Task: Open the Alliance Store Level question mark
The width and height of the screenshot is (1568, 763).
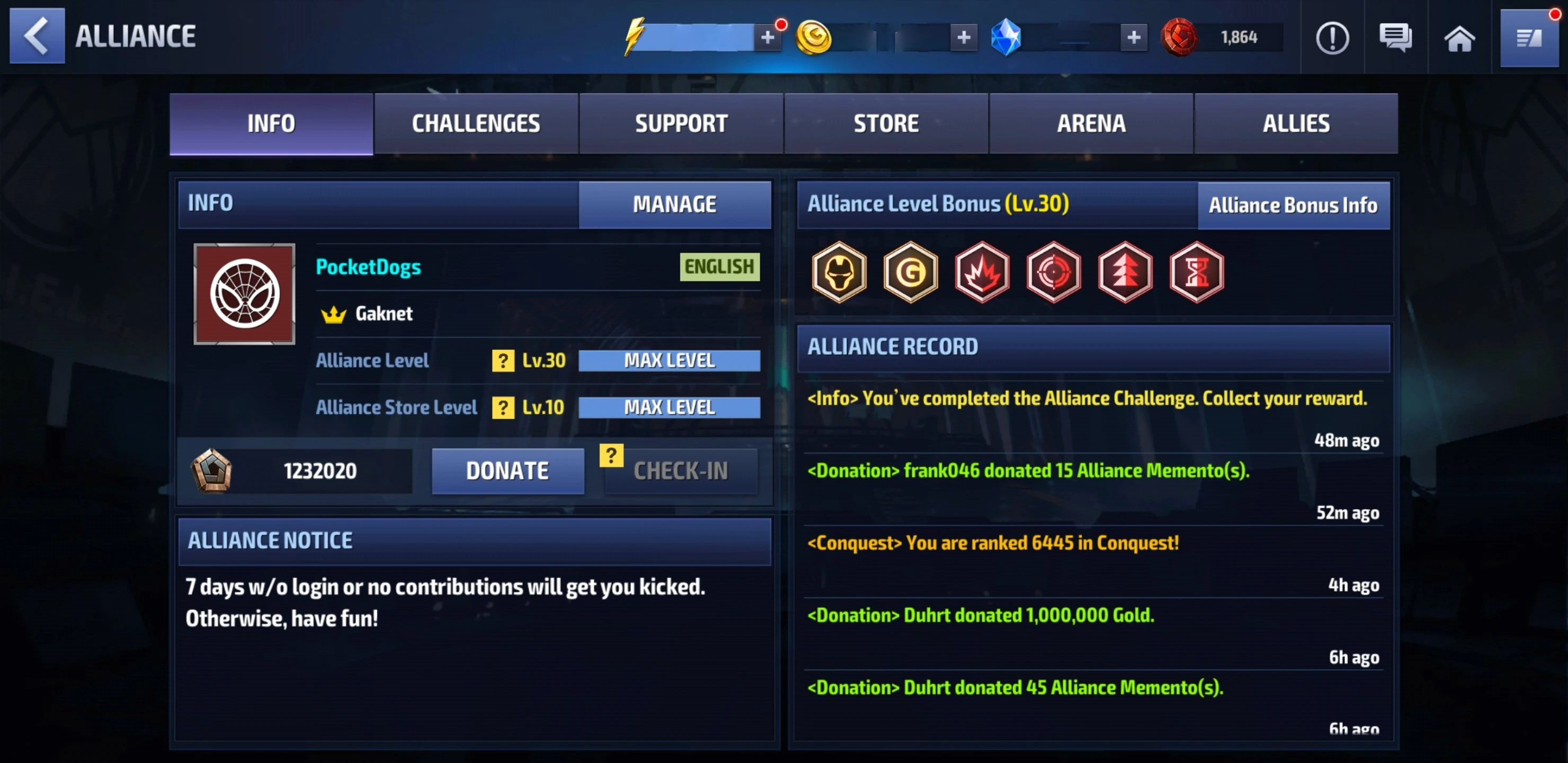Action: click(x=502, y=407)
